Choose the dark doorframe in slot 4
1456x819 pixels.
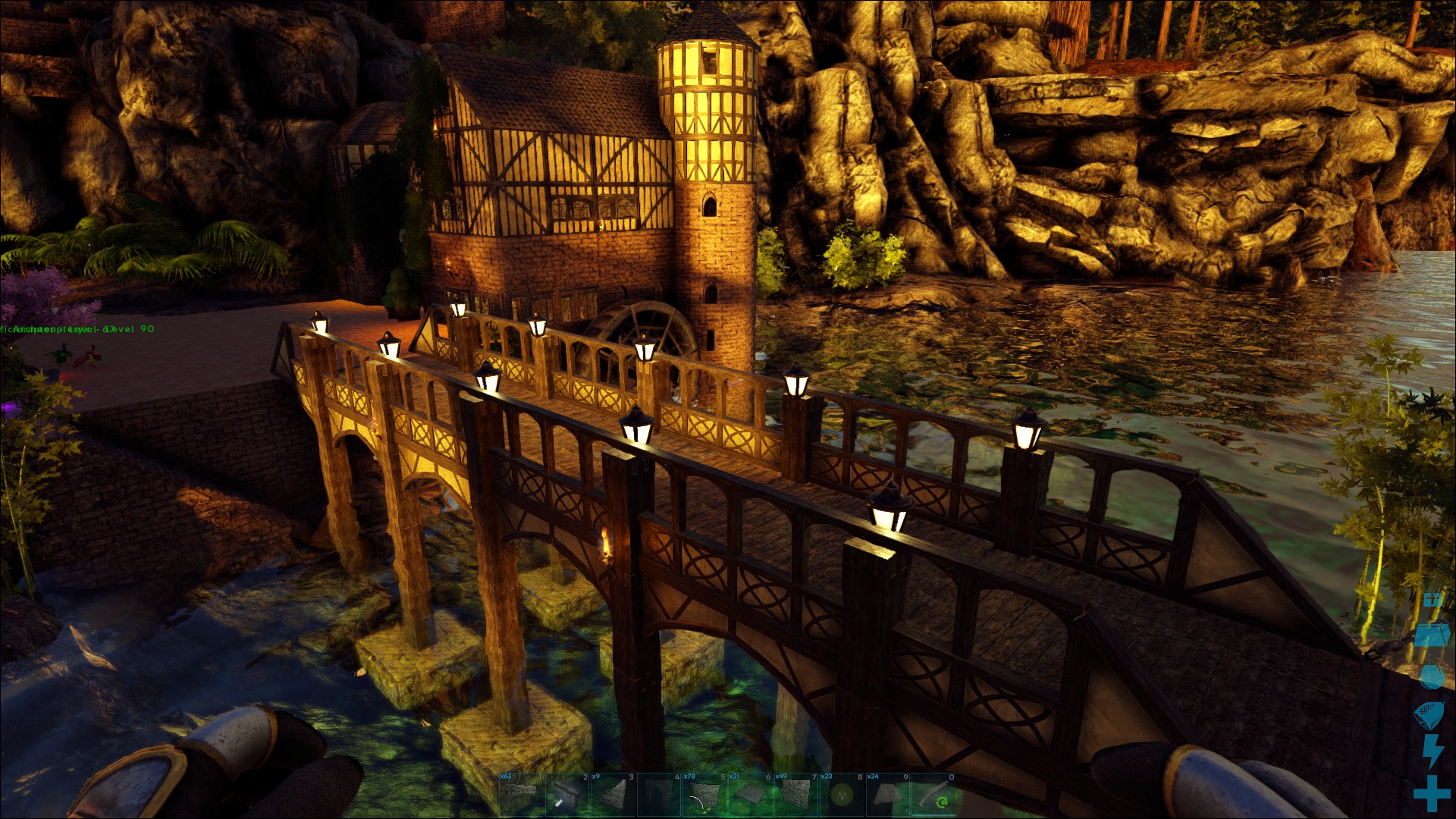pos(658,795)
